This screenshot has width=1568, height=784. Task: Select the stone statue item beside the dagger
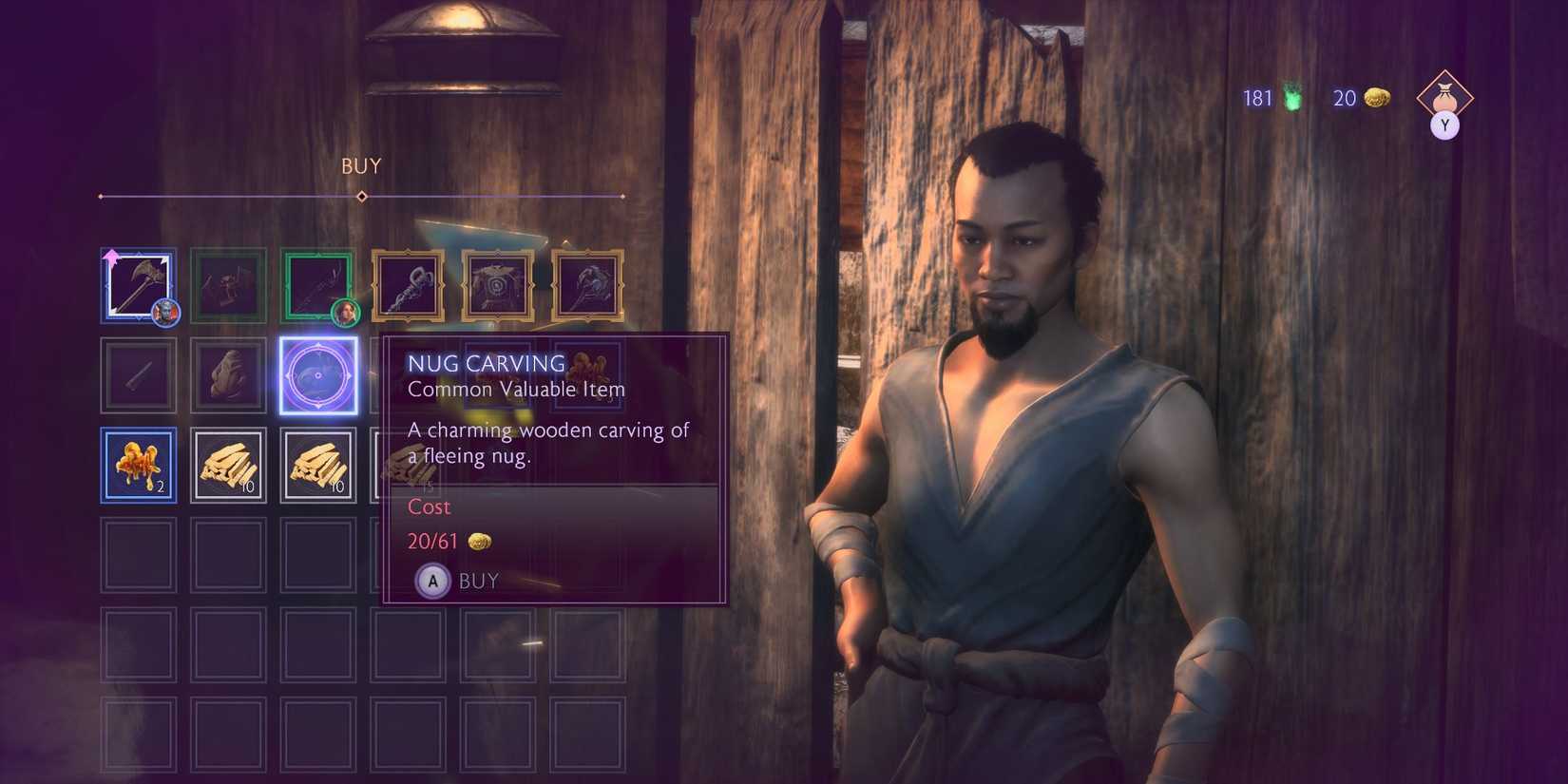pyautogui.click(x=228, y=373)
